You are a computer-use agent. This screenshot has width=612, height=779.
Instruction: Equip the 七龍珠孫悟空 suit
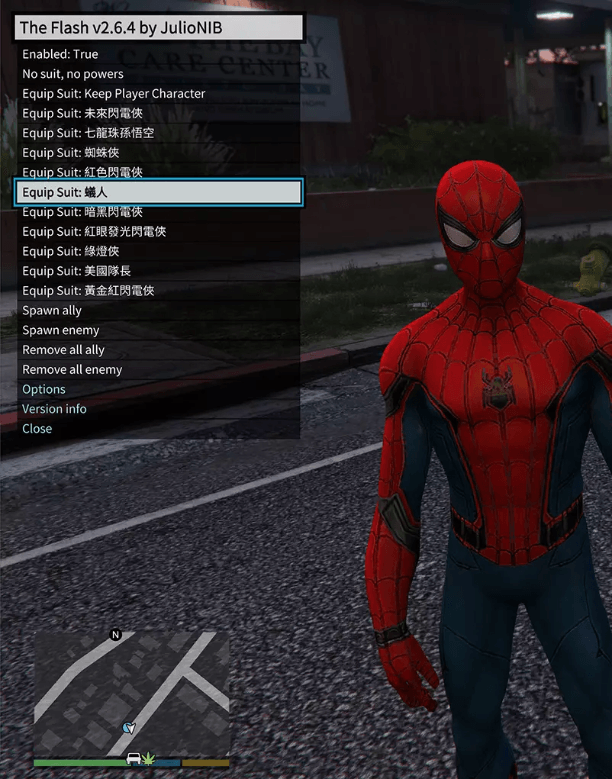point(88,133)
